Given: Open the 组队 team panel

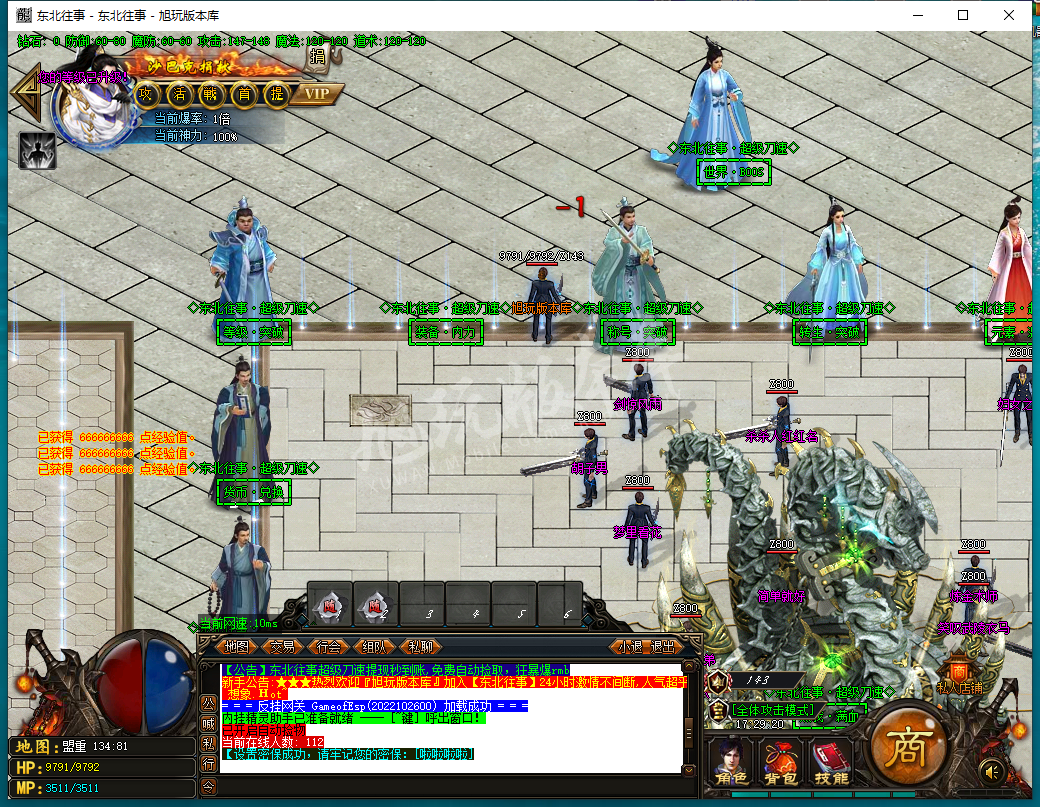Looking at the screenshot, I should point(376,647).
